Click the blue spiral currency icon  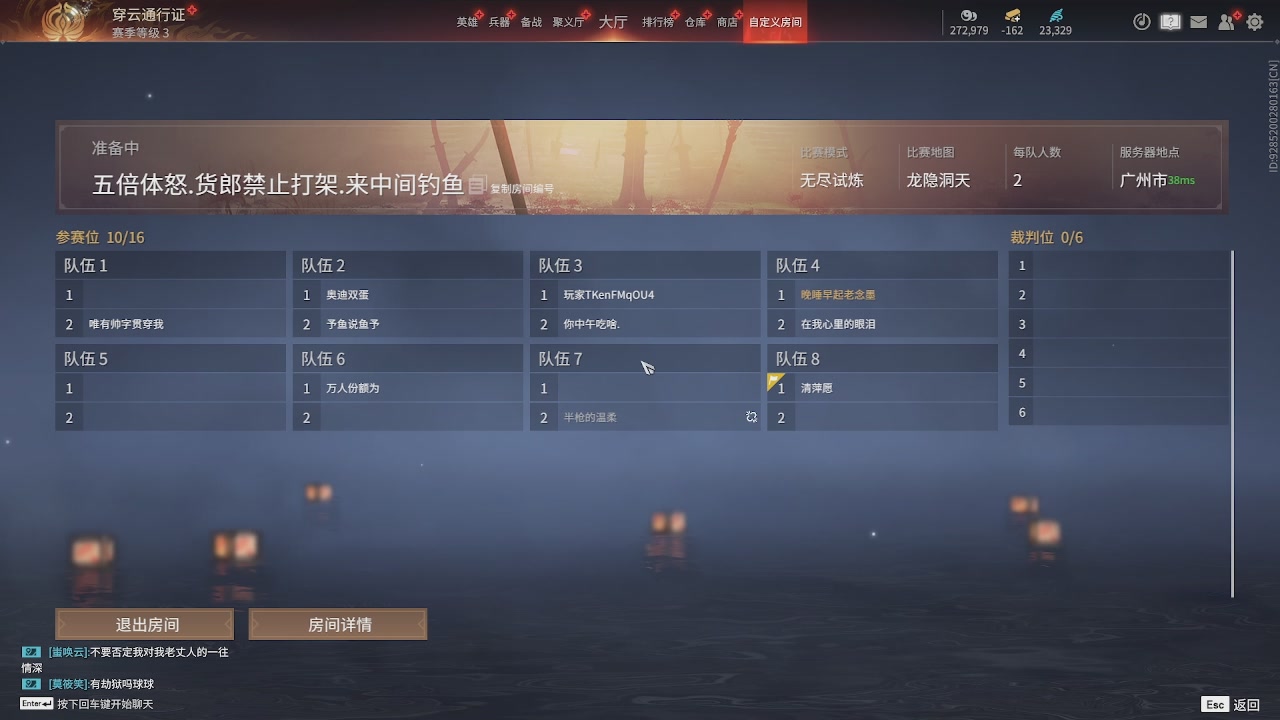point(1054,15)
